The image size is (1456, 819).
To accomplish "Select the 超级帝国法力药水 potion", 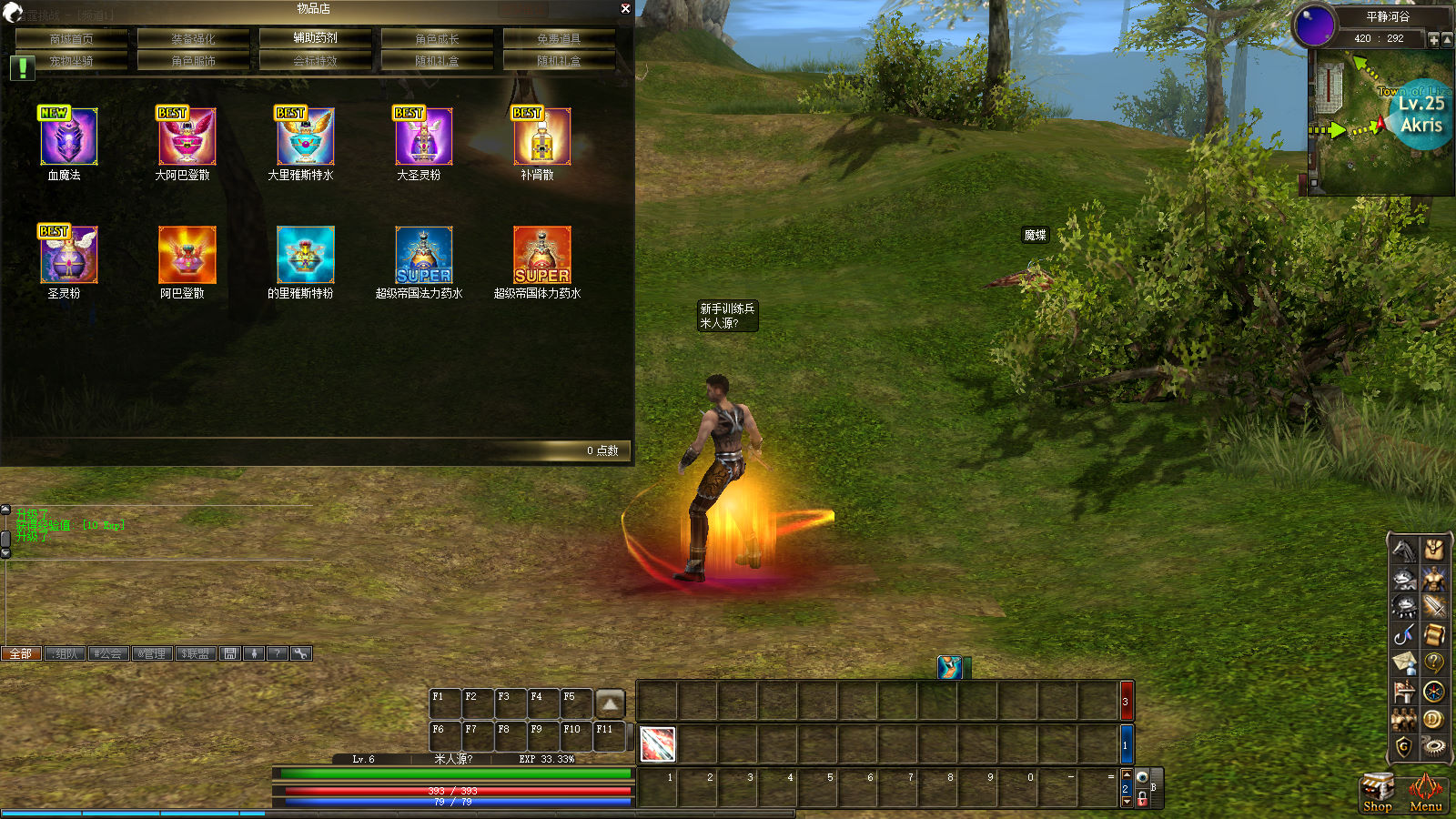I will point(423,255).
